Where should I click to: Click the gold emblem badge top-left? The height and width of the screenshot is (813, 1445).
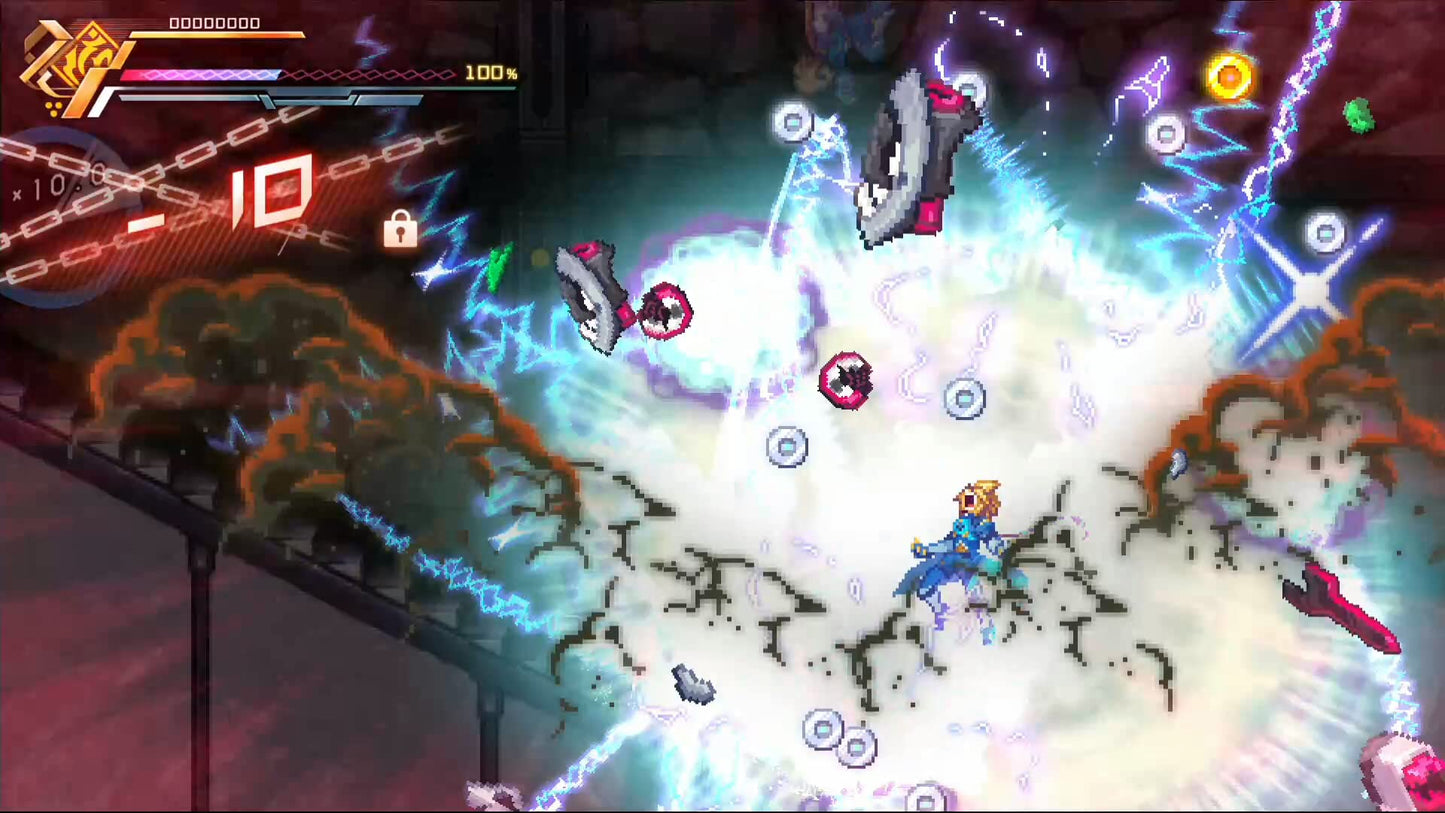tap(70, 60)
